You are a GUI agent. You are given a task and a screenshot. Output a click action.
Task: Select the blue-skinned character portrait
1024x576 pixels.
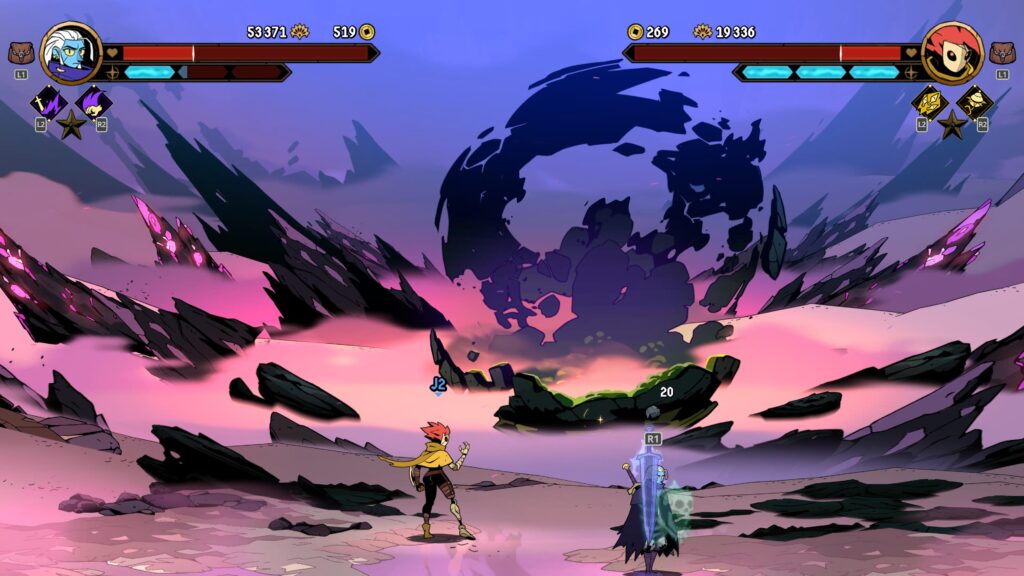coord(72,53)
